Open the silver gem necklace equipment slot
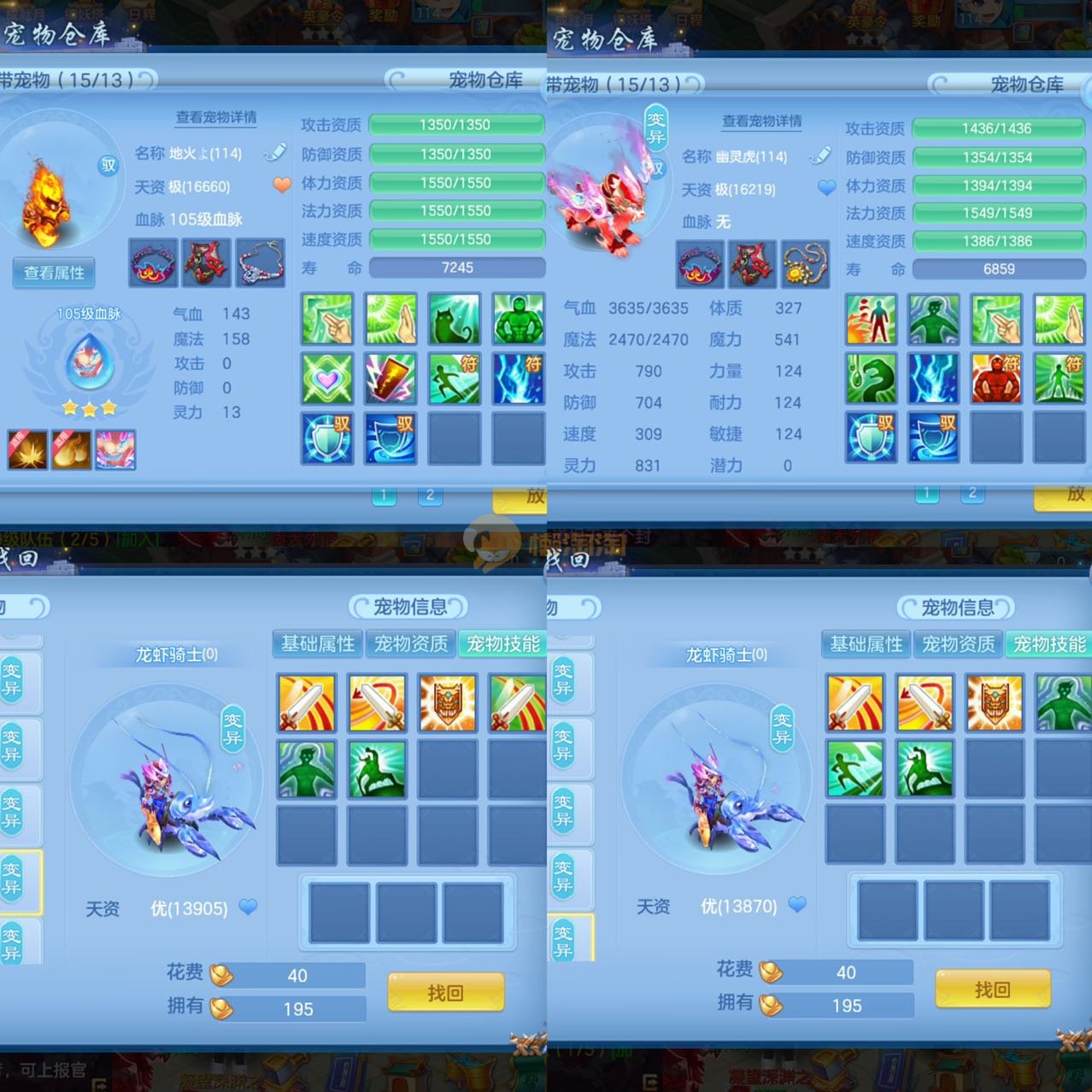Image resolution: width=1092 pixels, height=1092 pixels. (261, 262)
